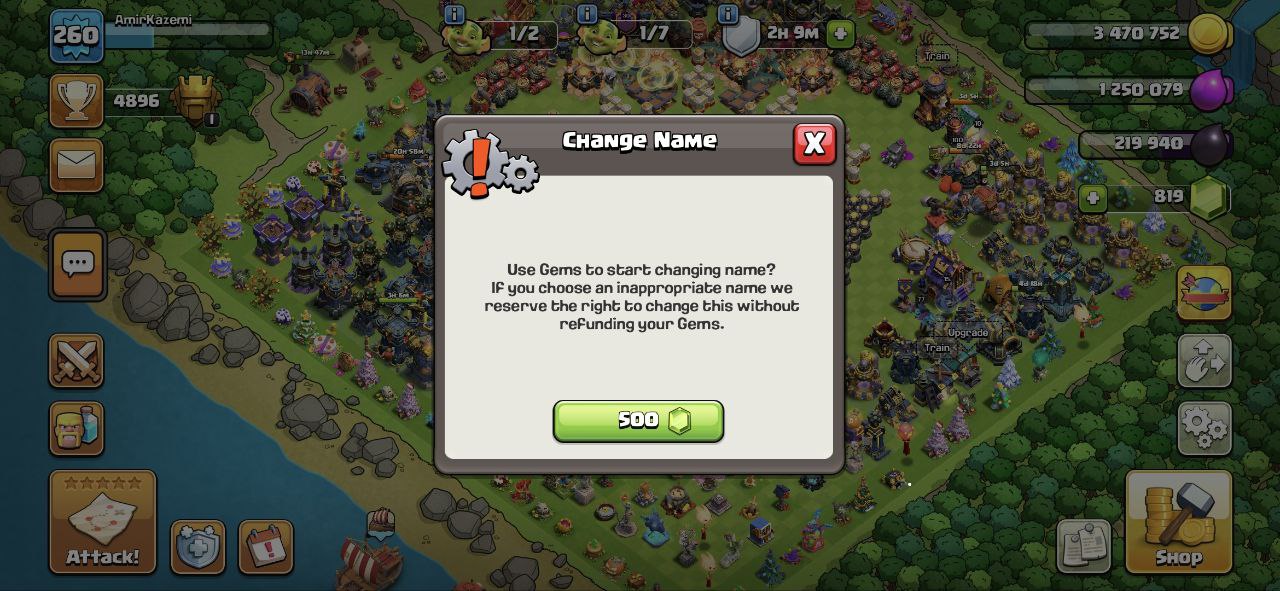Viewport: 1280px width, 591px height.
Task: Show shield info above the timer
Action: [x=728, y=14]
